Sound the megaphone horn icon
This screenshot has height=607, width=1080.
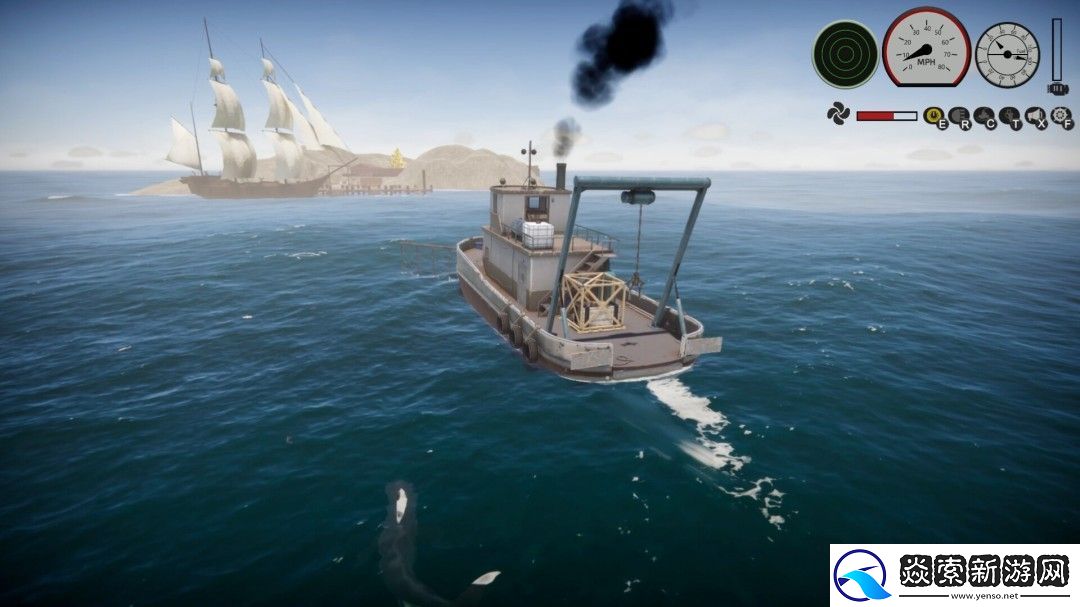pos(1035,117)
